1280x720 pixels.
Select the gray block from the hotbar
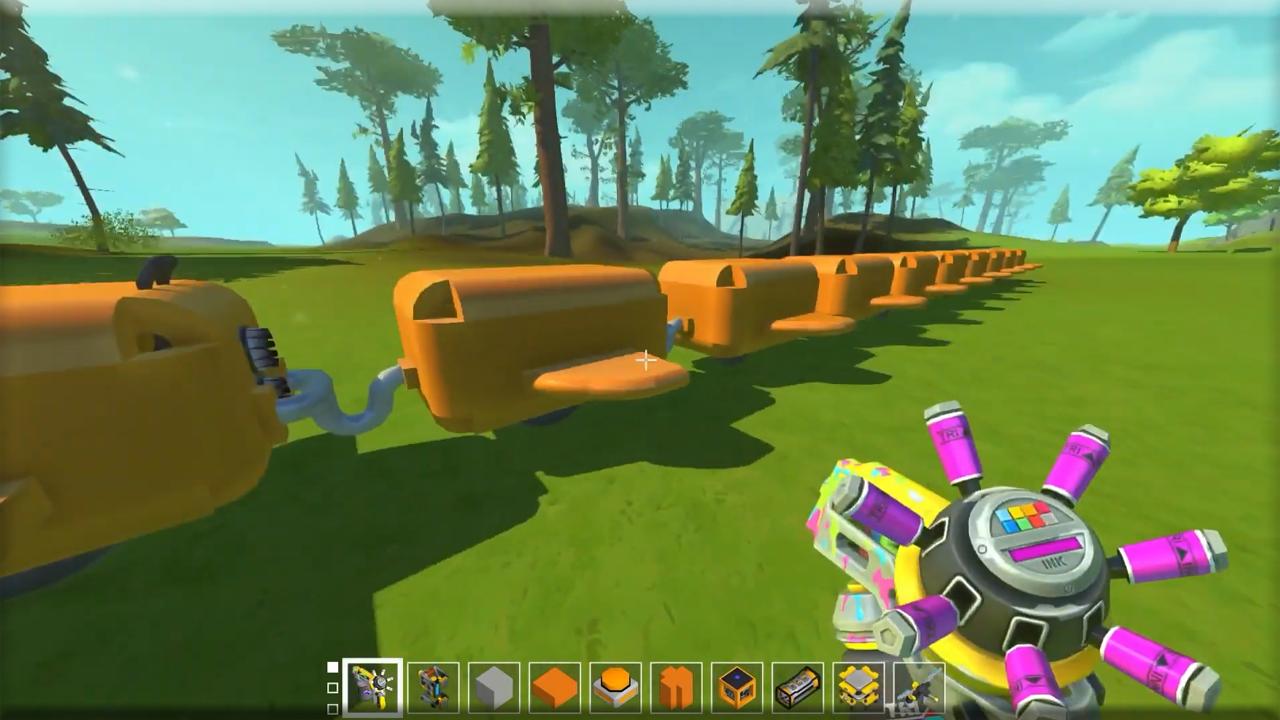click(x=494, y=686)
